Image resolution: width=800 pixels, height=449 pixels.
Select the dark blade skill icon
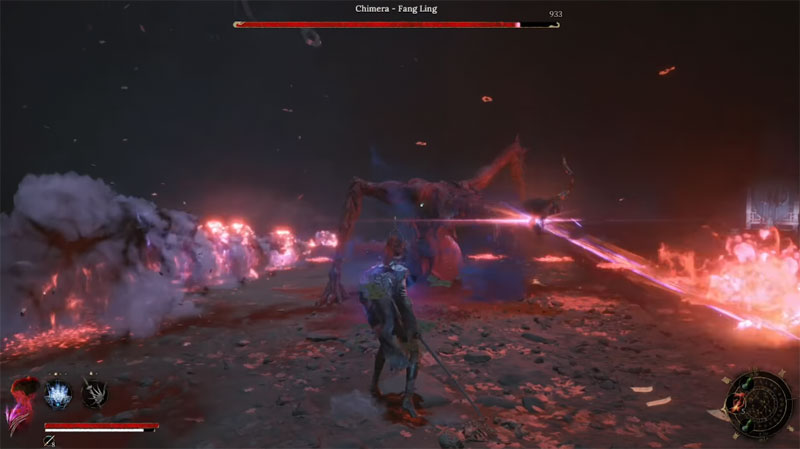93,394
